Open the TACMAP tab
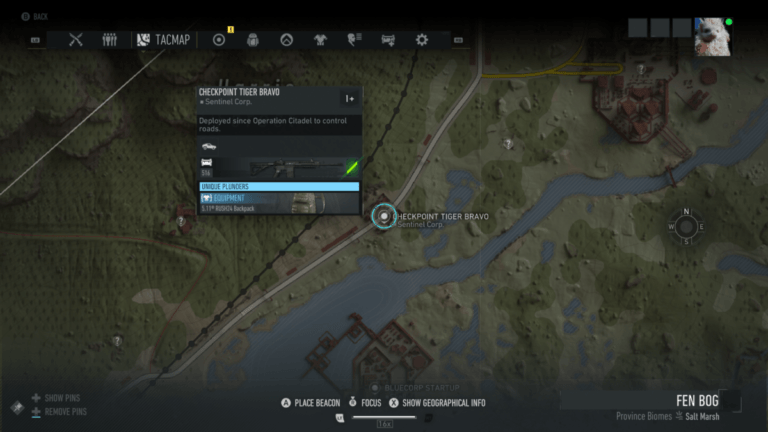The width and height of the screenshot is (768, 432). (x=164, y=40)
